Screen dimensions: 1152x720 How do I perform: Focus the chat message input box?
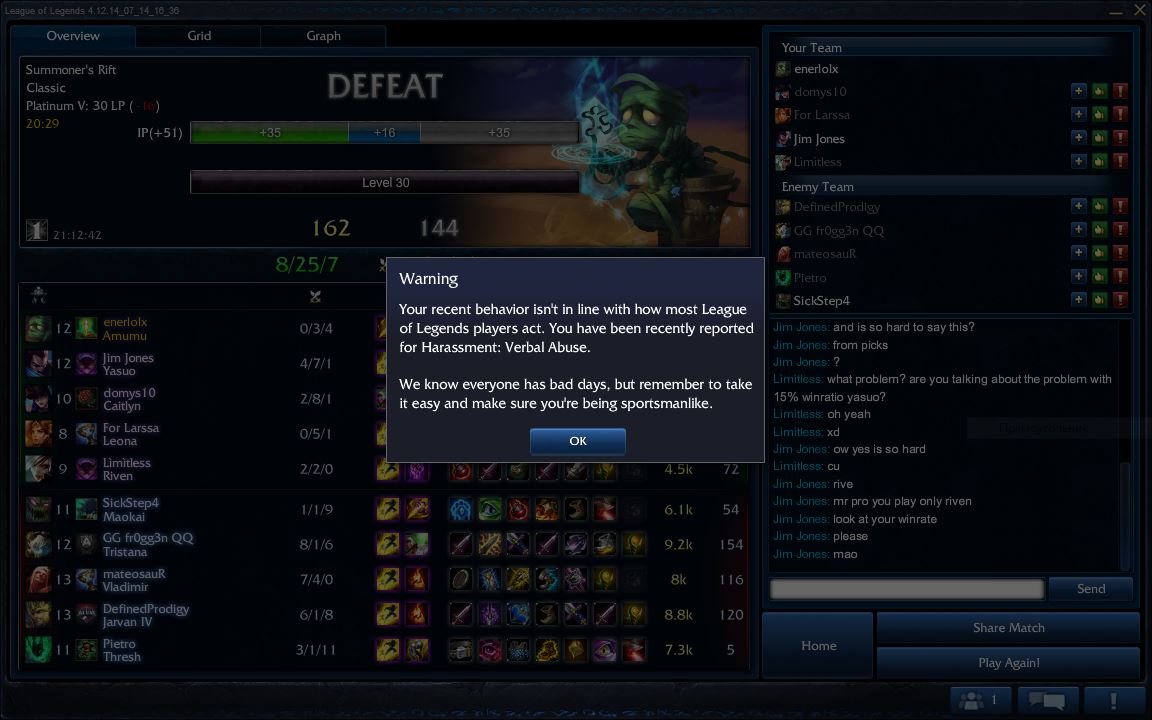(x=906, y=589)
